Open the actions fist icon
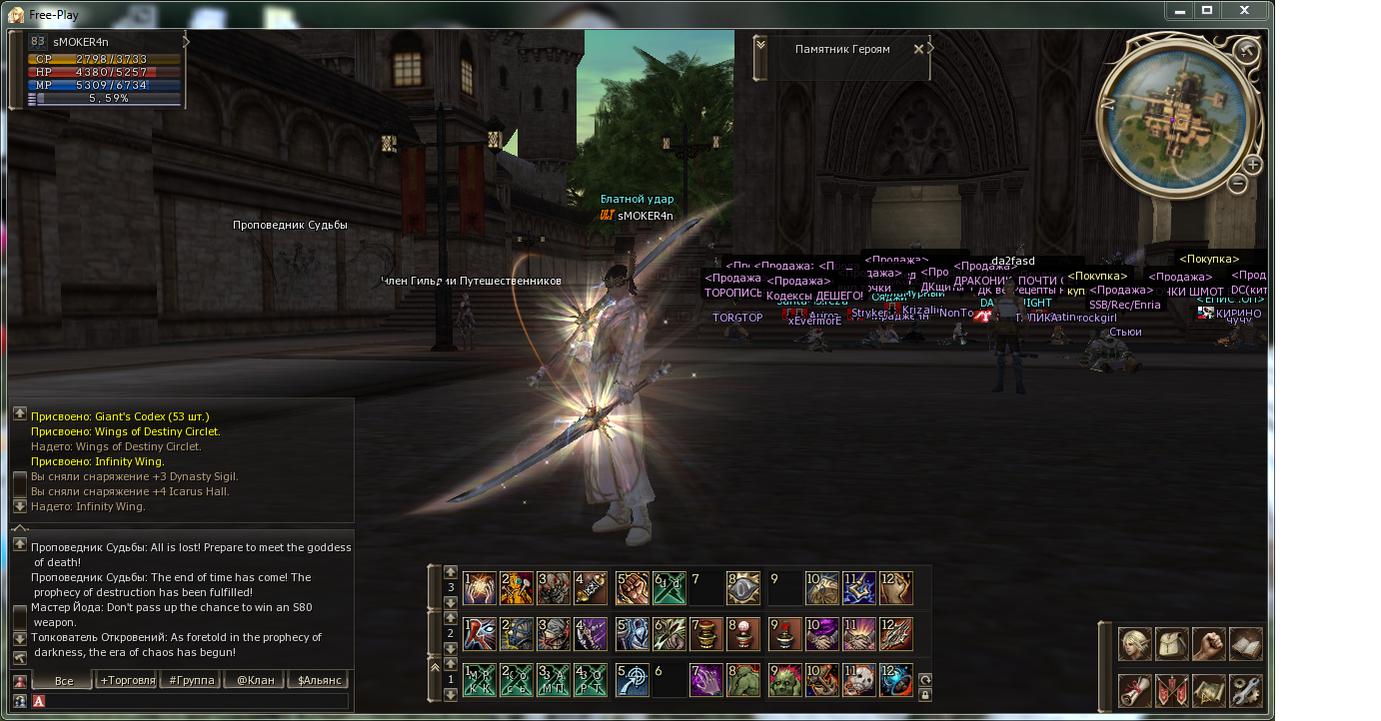Viewport: 1381px width, 721px height. pos(1208,645)
